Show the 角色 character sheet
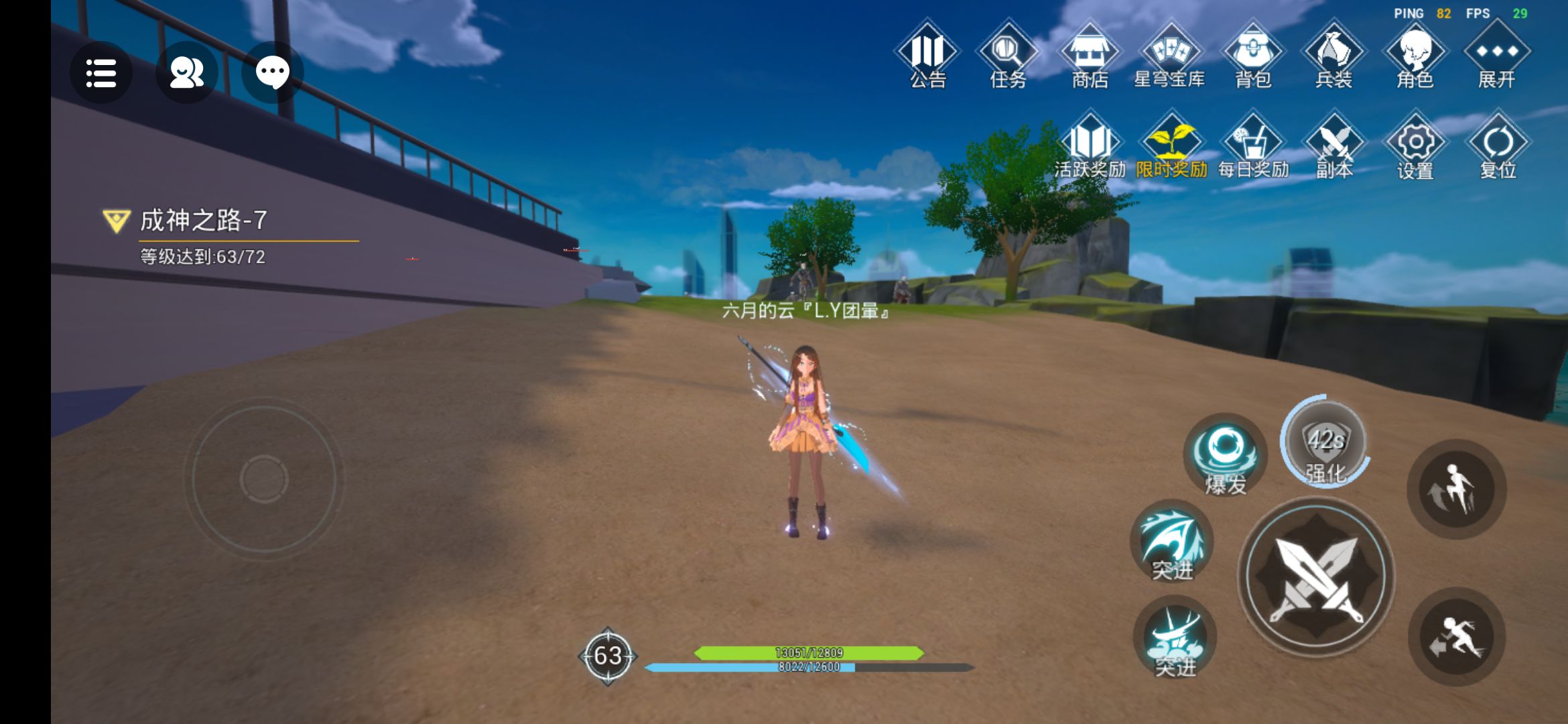Screen dimensions: 1568x724 point(1415,56)
